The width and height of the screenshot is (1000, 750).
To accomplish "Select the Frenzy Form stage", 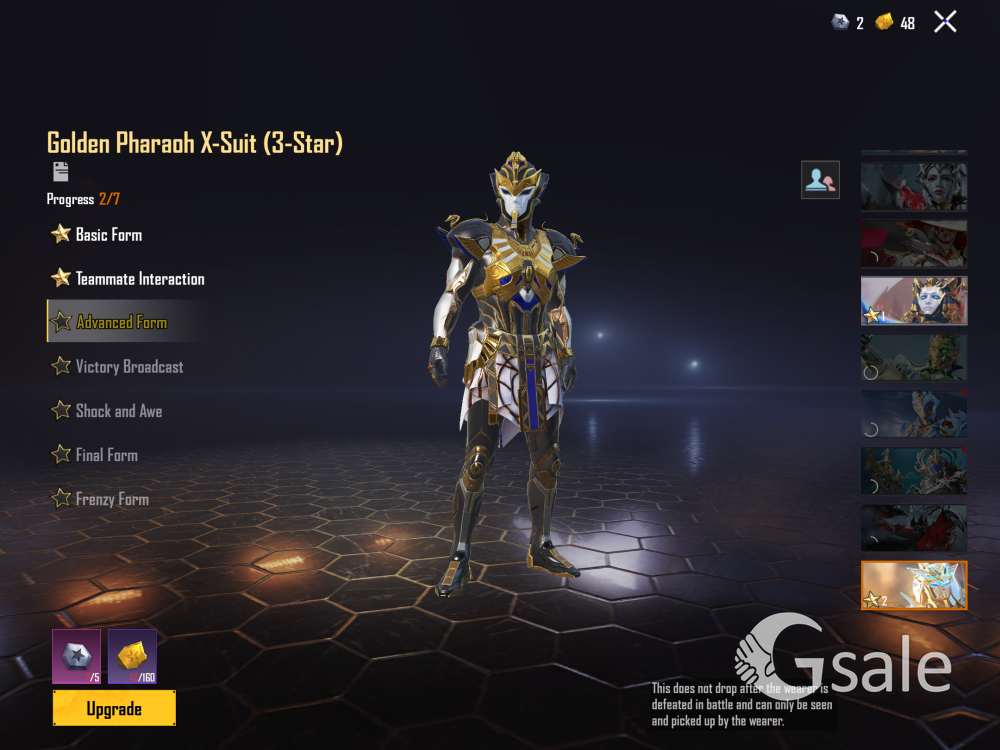I will pyautogui.click(x=111, y=499).
